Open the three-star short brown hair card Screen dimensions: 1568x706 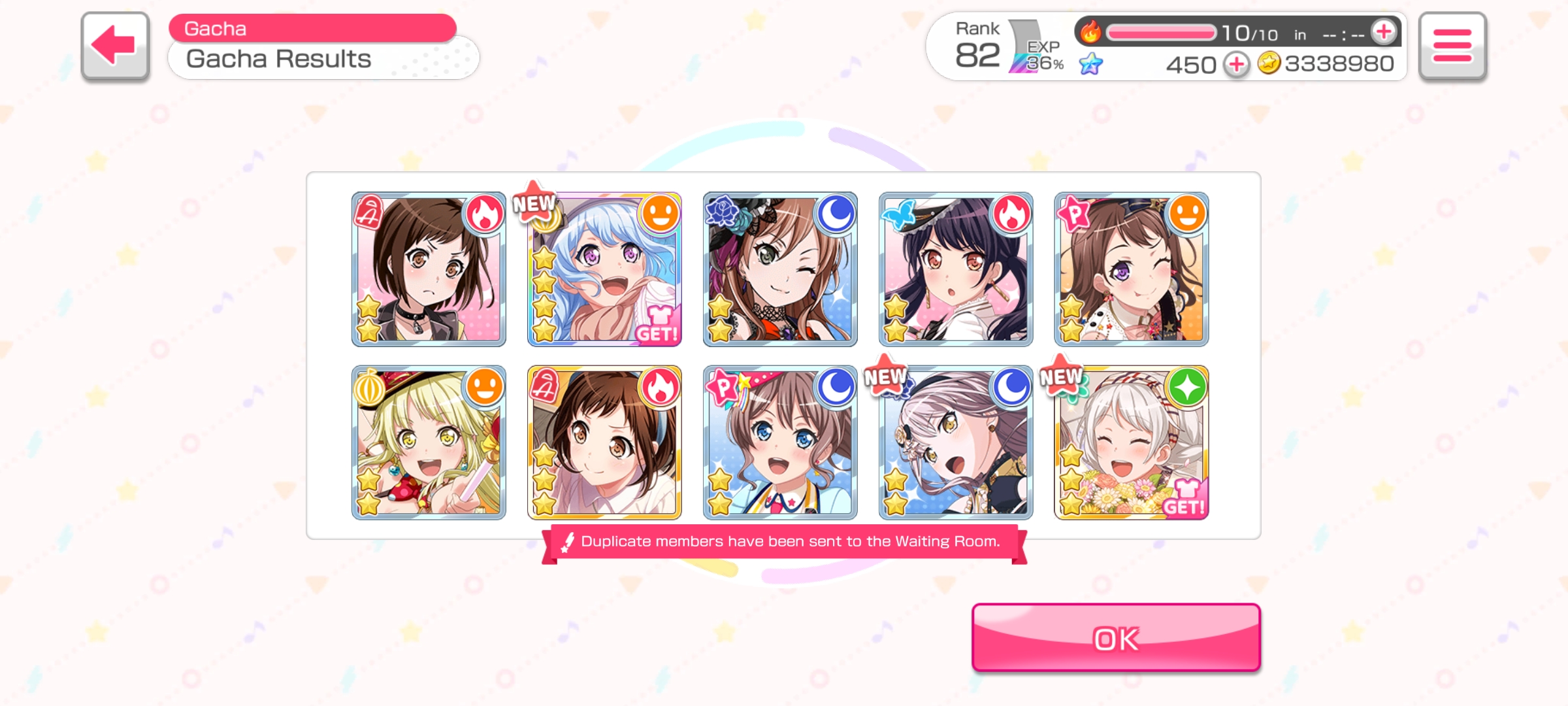604,443
